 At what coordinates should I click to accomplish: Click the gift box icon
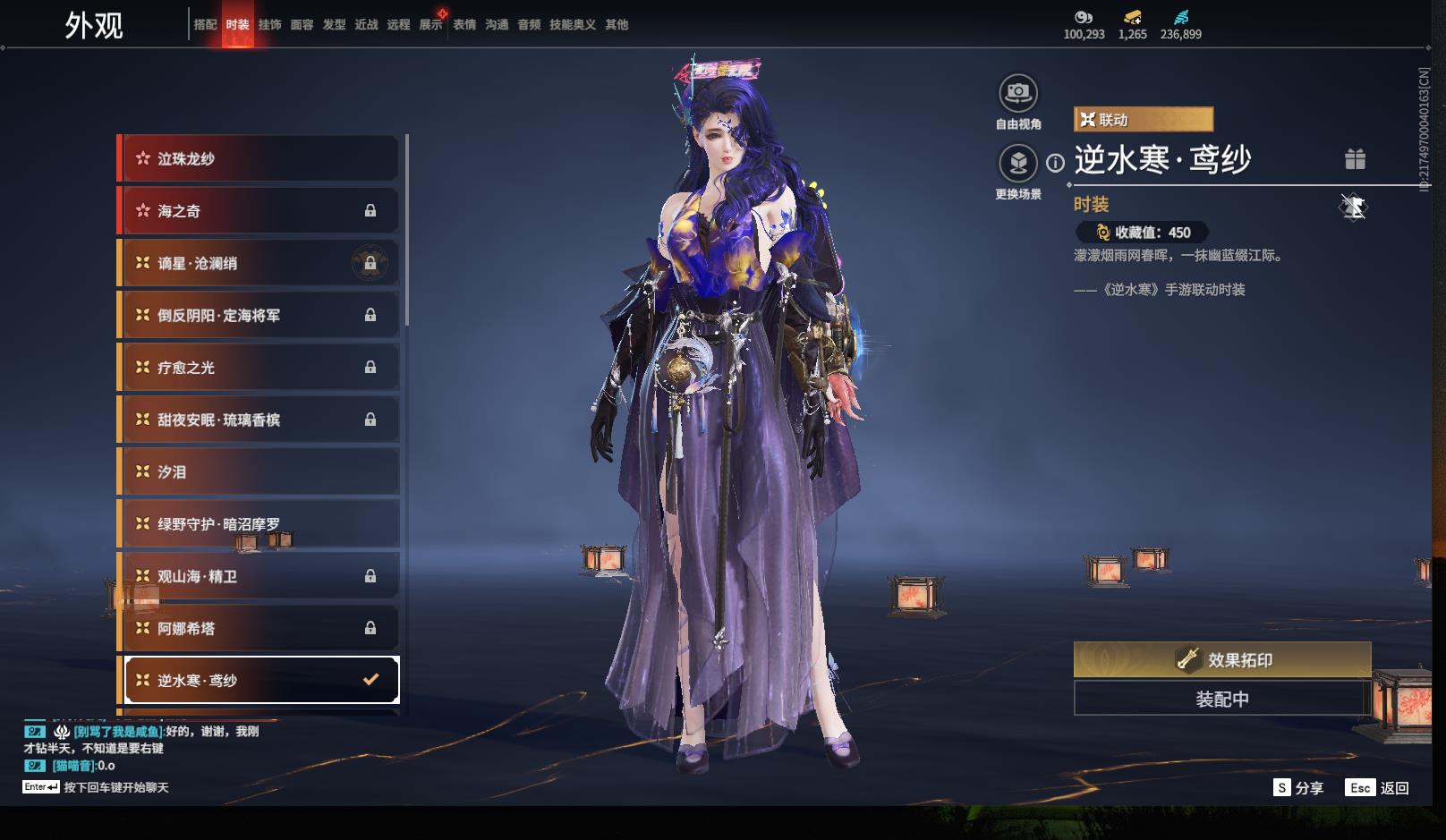[1355, 159]
